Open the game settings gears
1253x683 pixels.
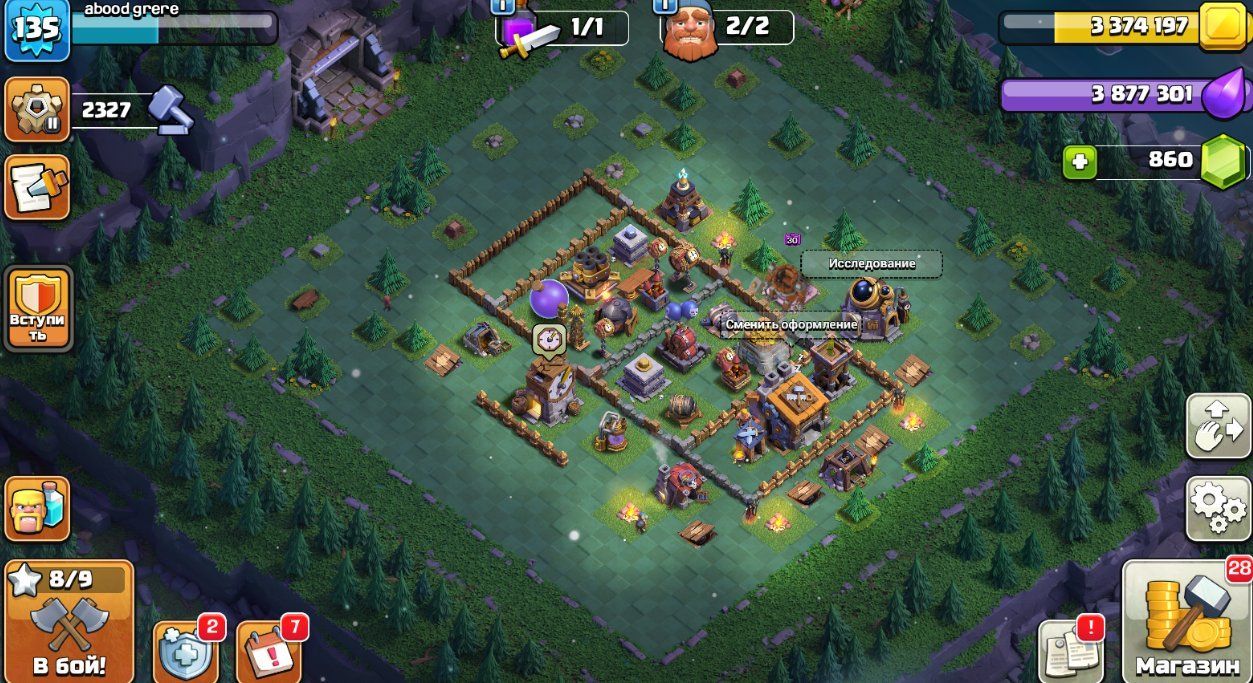tap(1217, 508)
